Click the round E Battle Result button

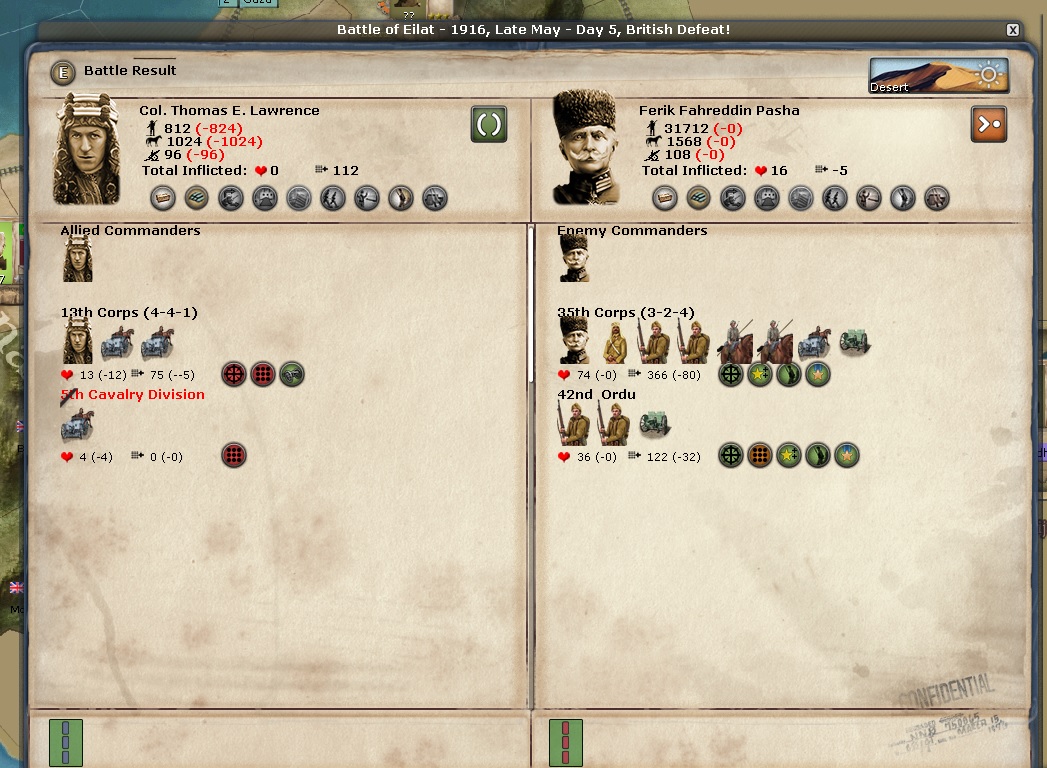(x=64, y=71)
